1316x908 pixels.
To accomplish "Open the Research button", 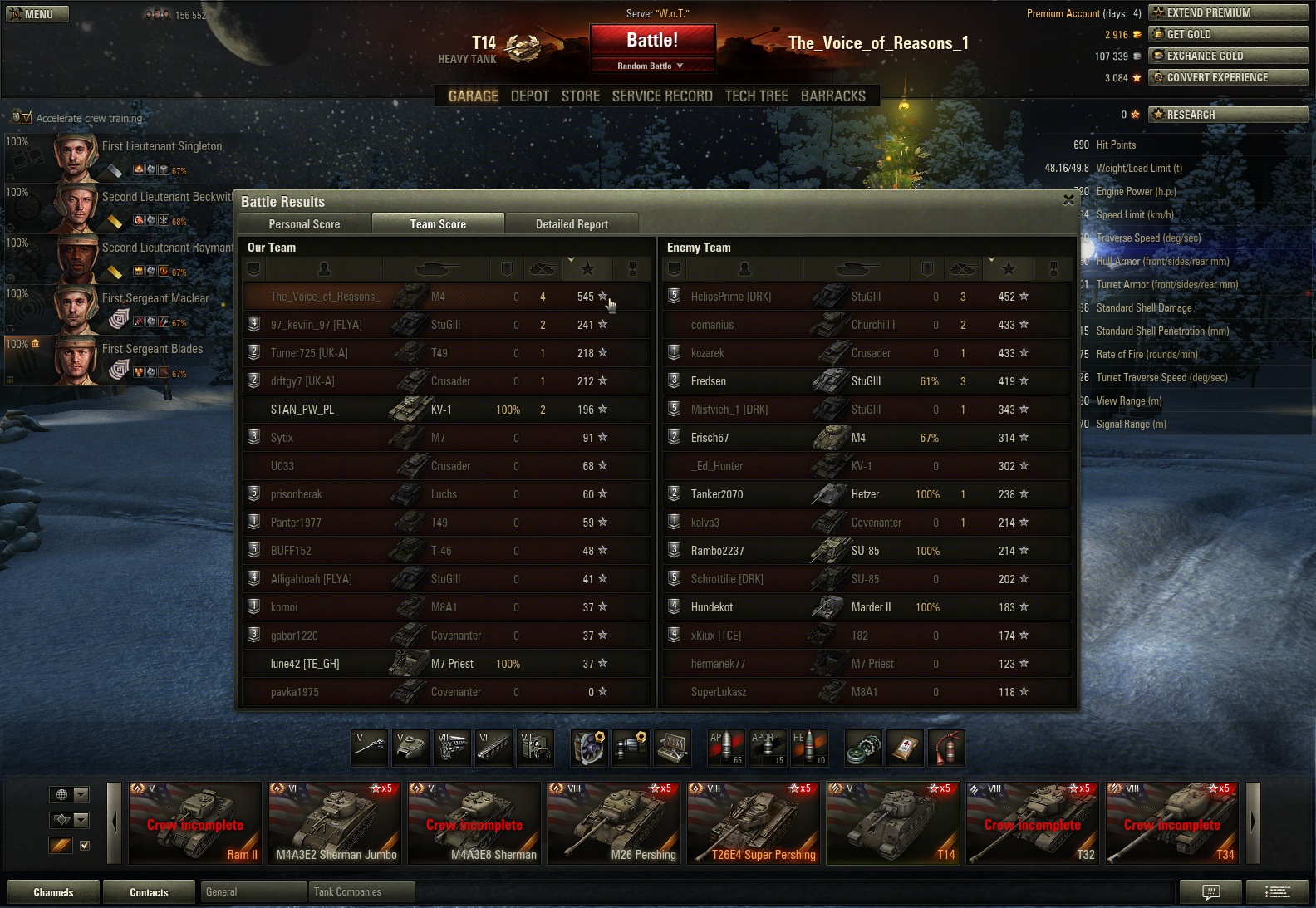I will pos(1227,115).
